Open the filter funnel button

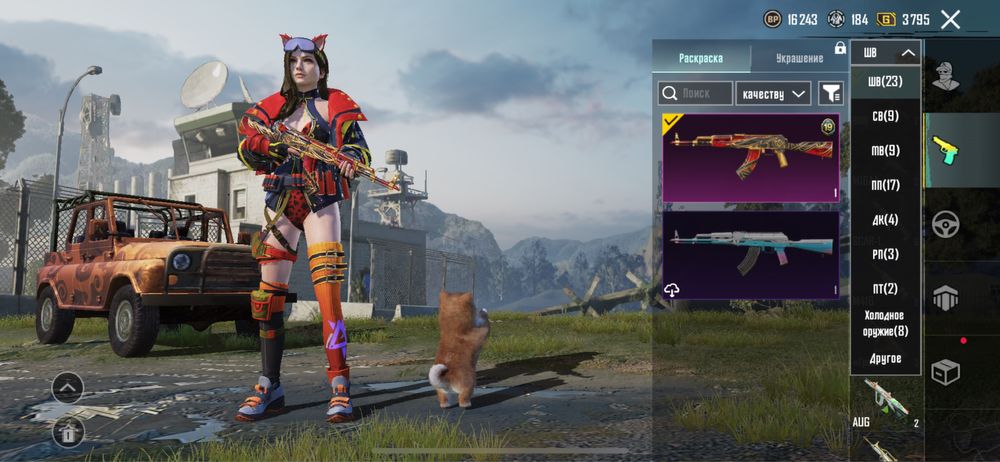tap(830, 93)
